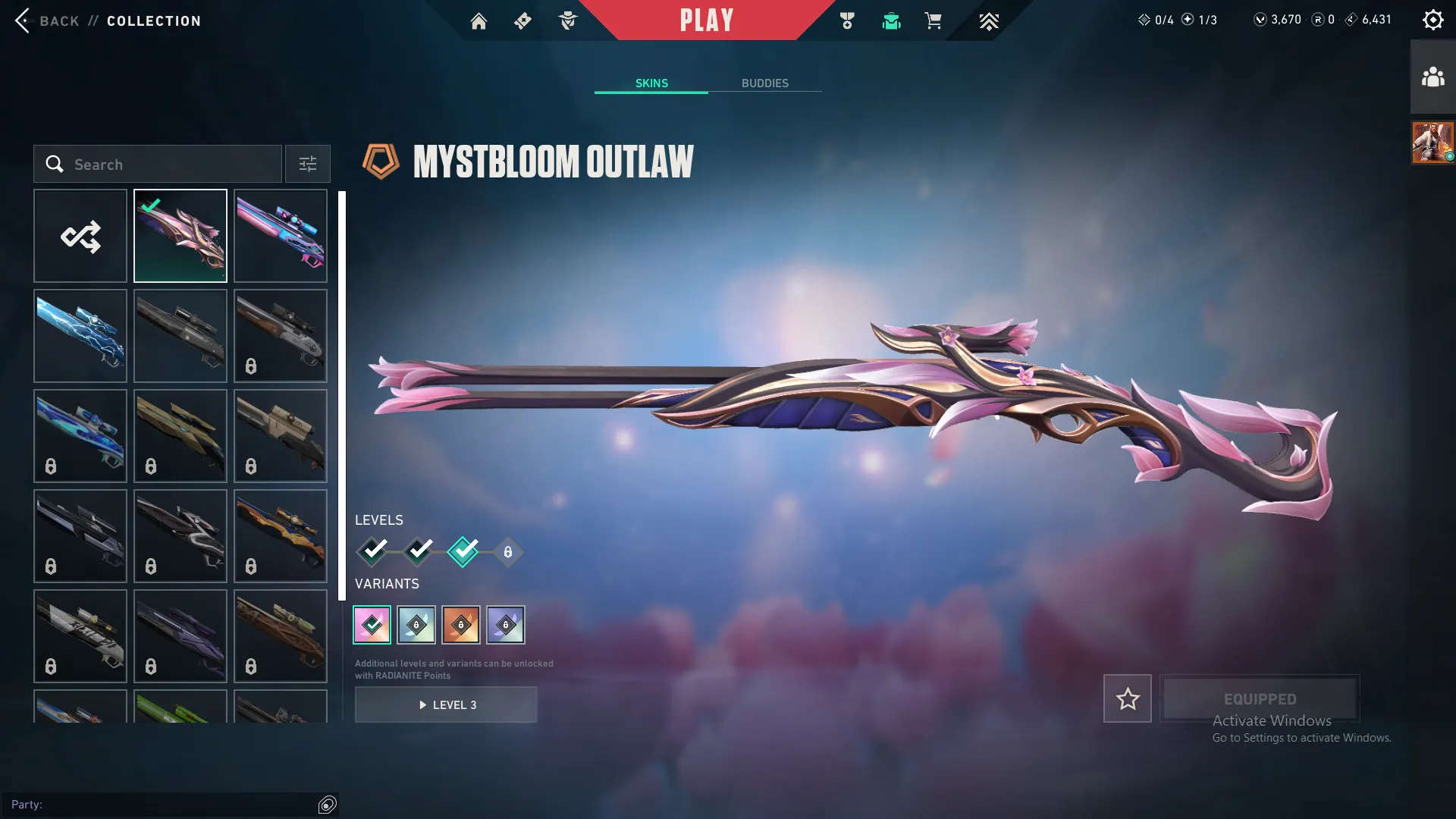Viewport: 1456px width, 819px height.
Task: Click the Battlepass diamond icon
Action: point(522,20)
